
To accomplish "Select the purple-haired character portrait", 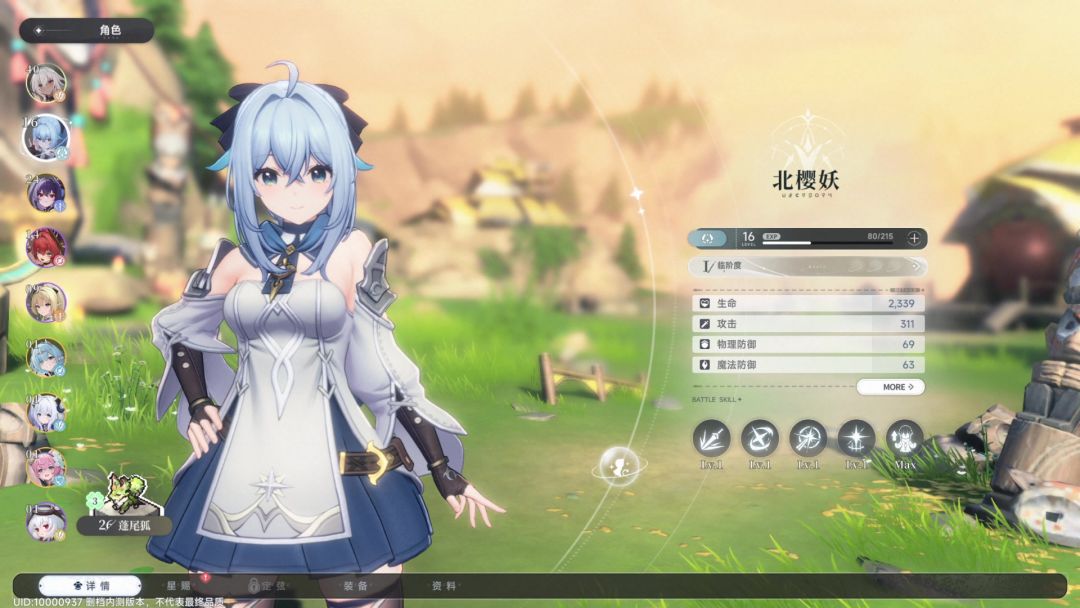I will coord(46,193).
